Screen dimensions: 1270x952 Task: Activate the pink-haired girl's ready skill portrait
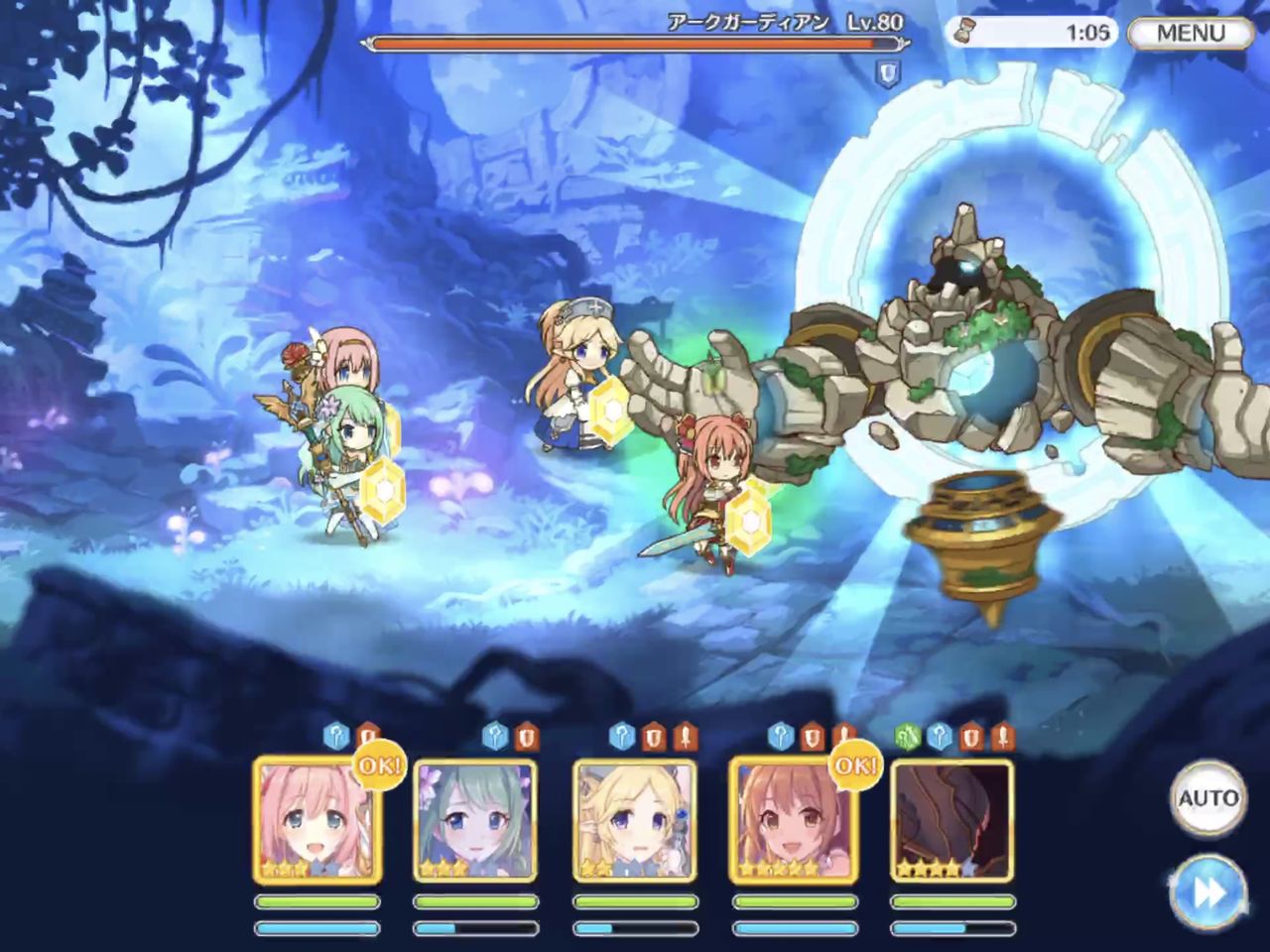coord(317,820)
